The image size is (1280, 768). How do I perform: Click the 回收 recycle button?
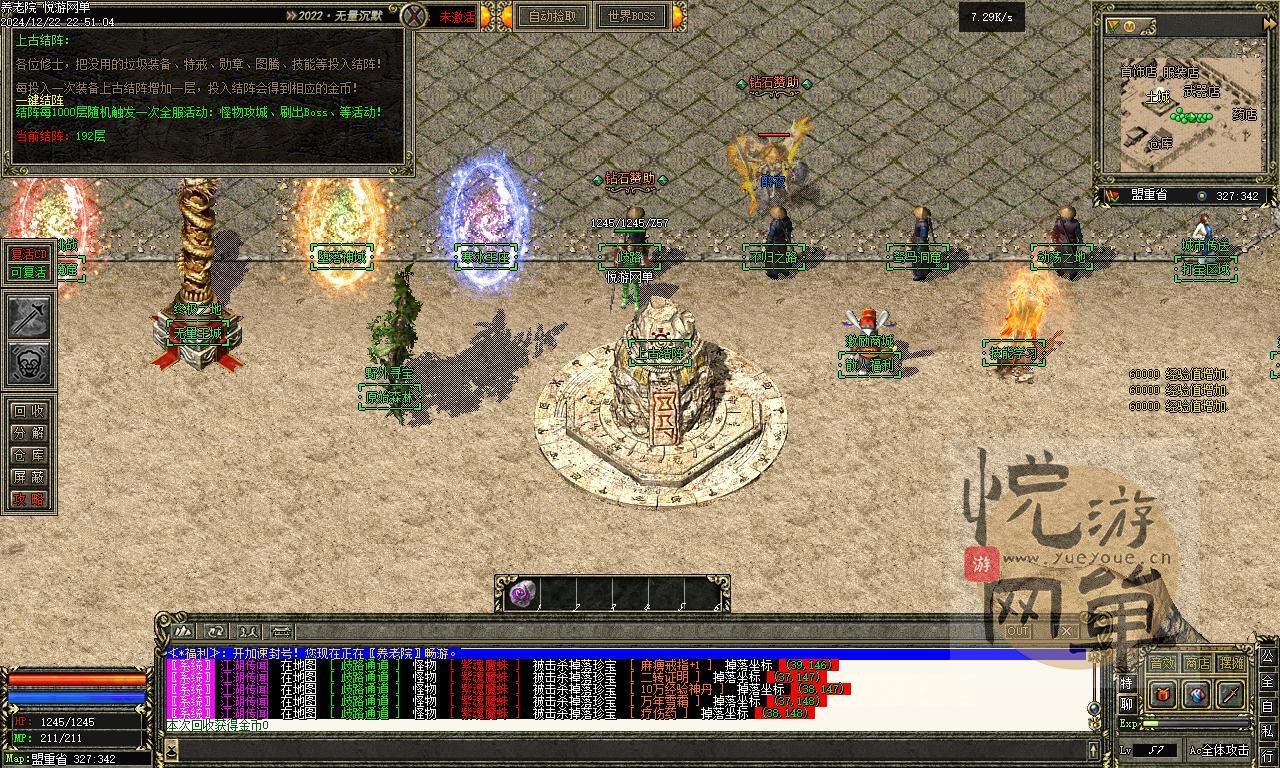[x=29, y=411]
